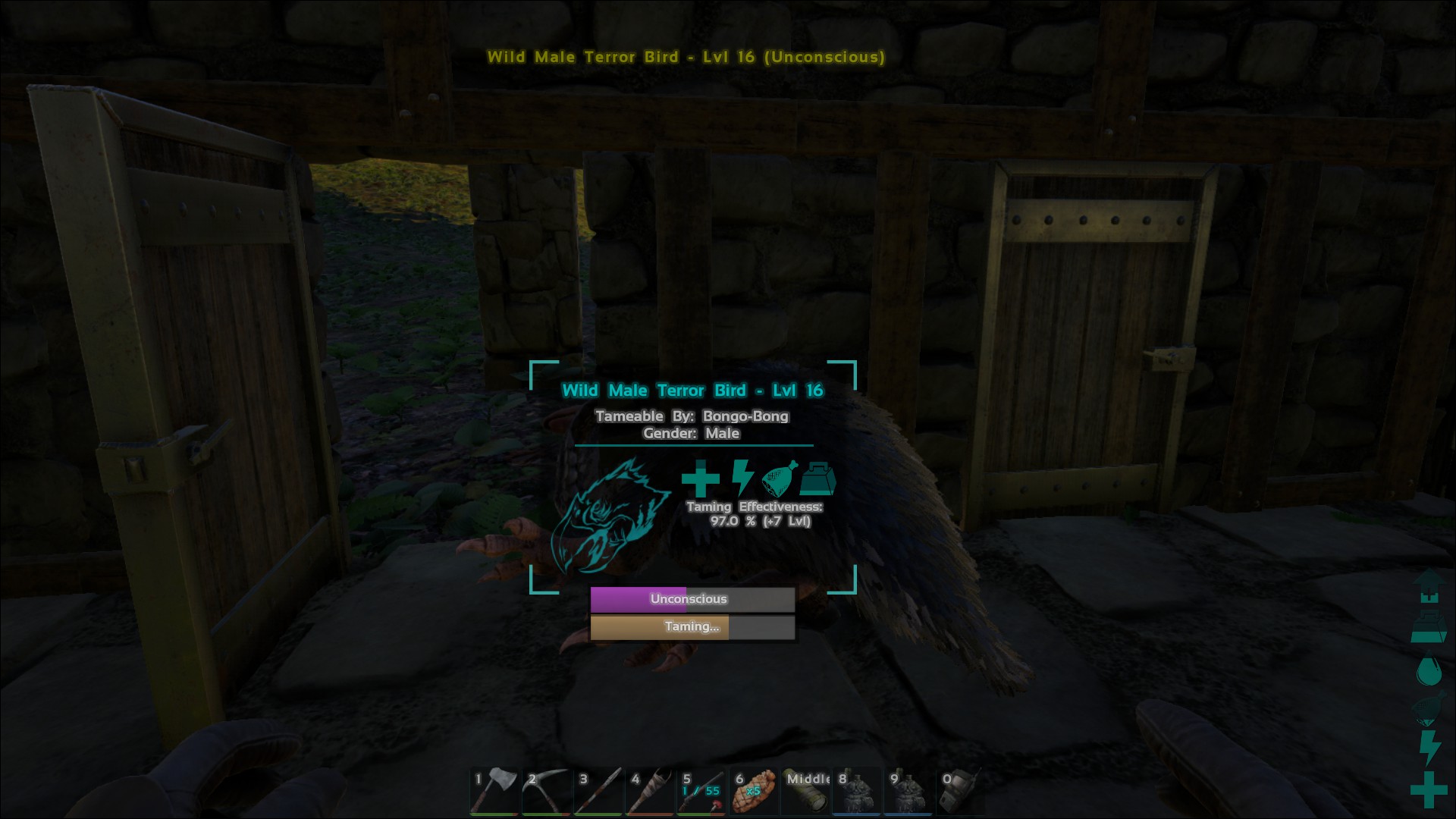Select the GPS device in slot 0
The width and height of the screenshot is (1456, 819).
961,791
